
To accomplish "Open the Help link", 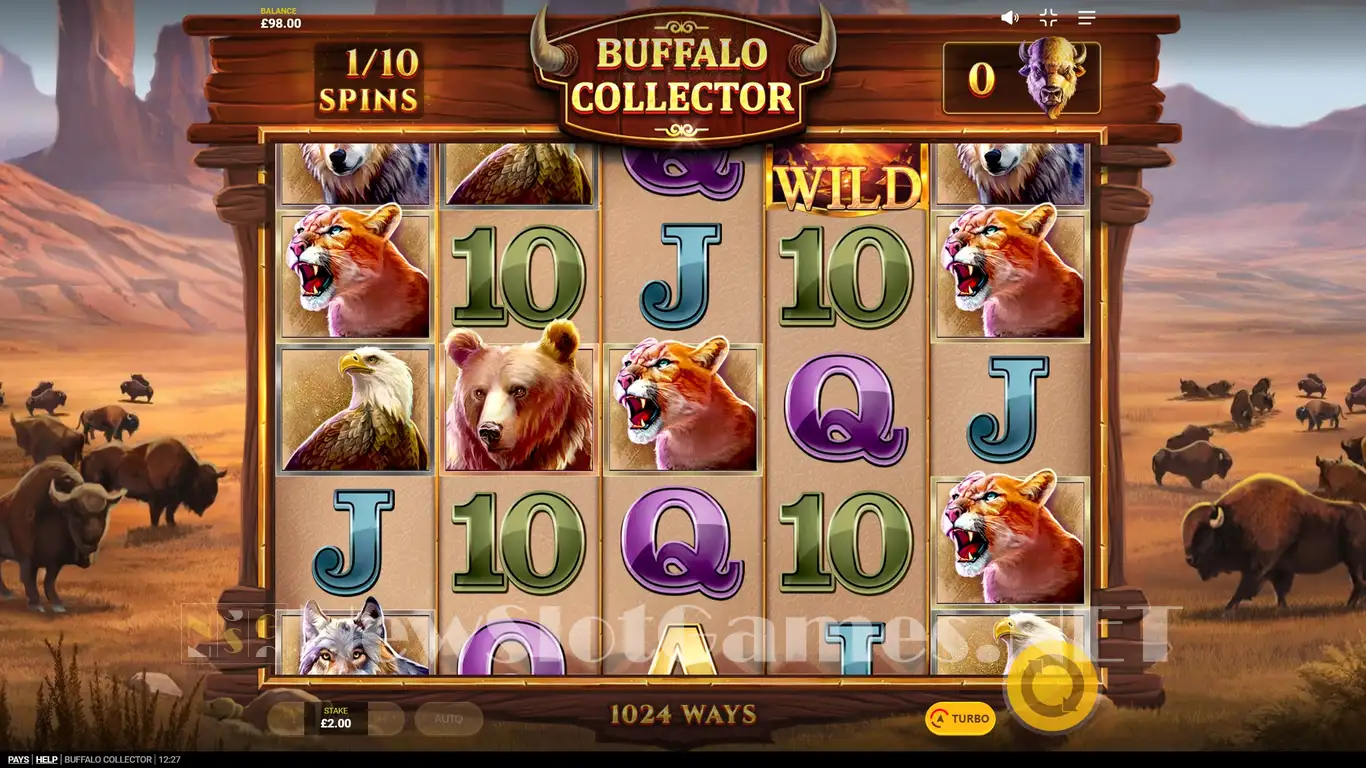I will [x=46, y=760].
